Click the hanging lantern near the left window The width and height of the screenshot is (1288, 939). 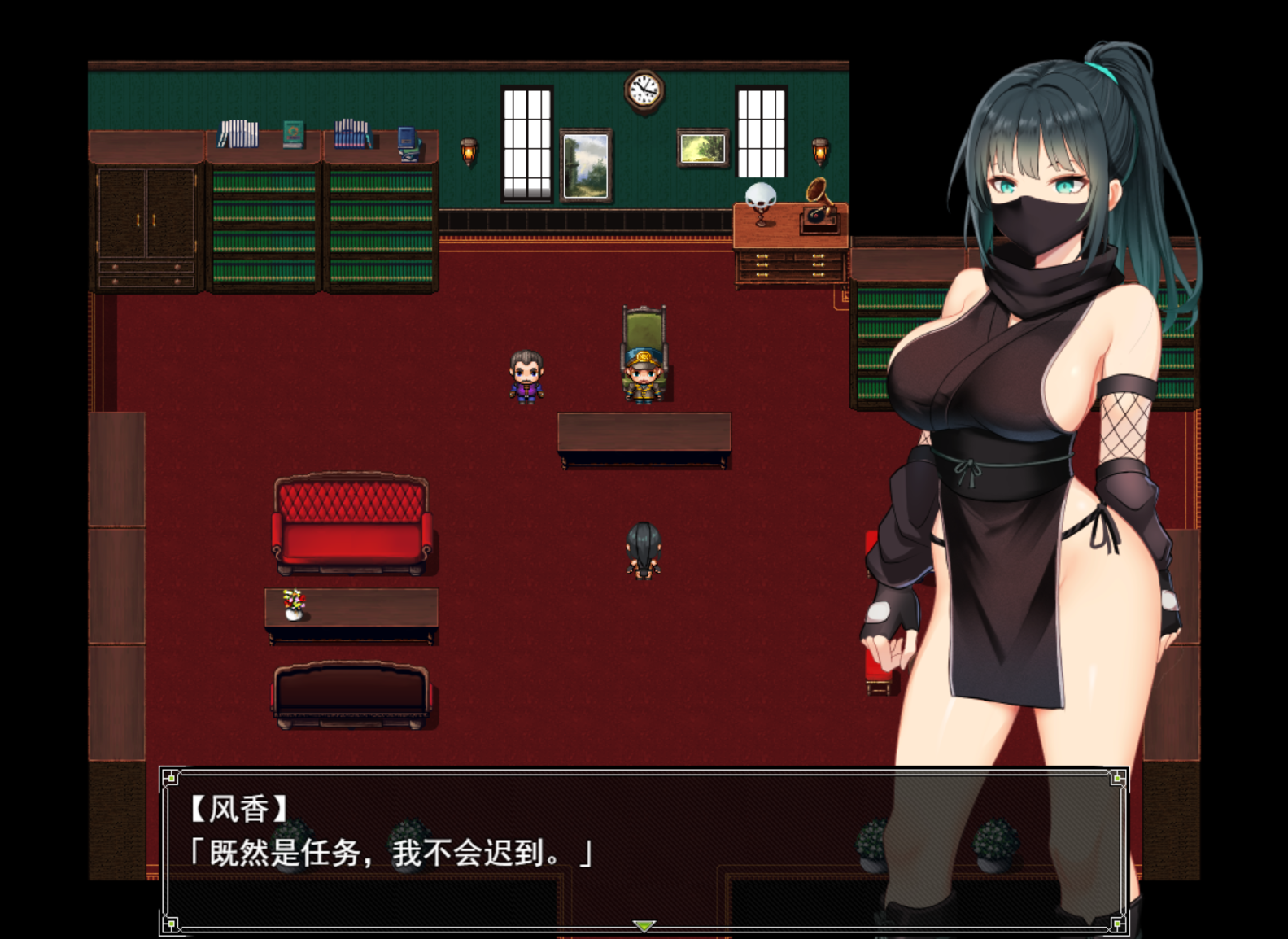coord(469,151)
